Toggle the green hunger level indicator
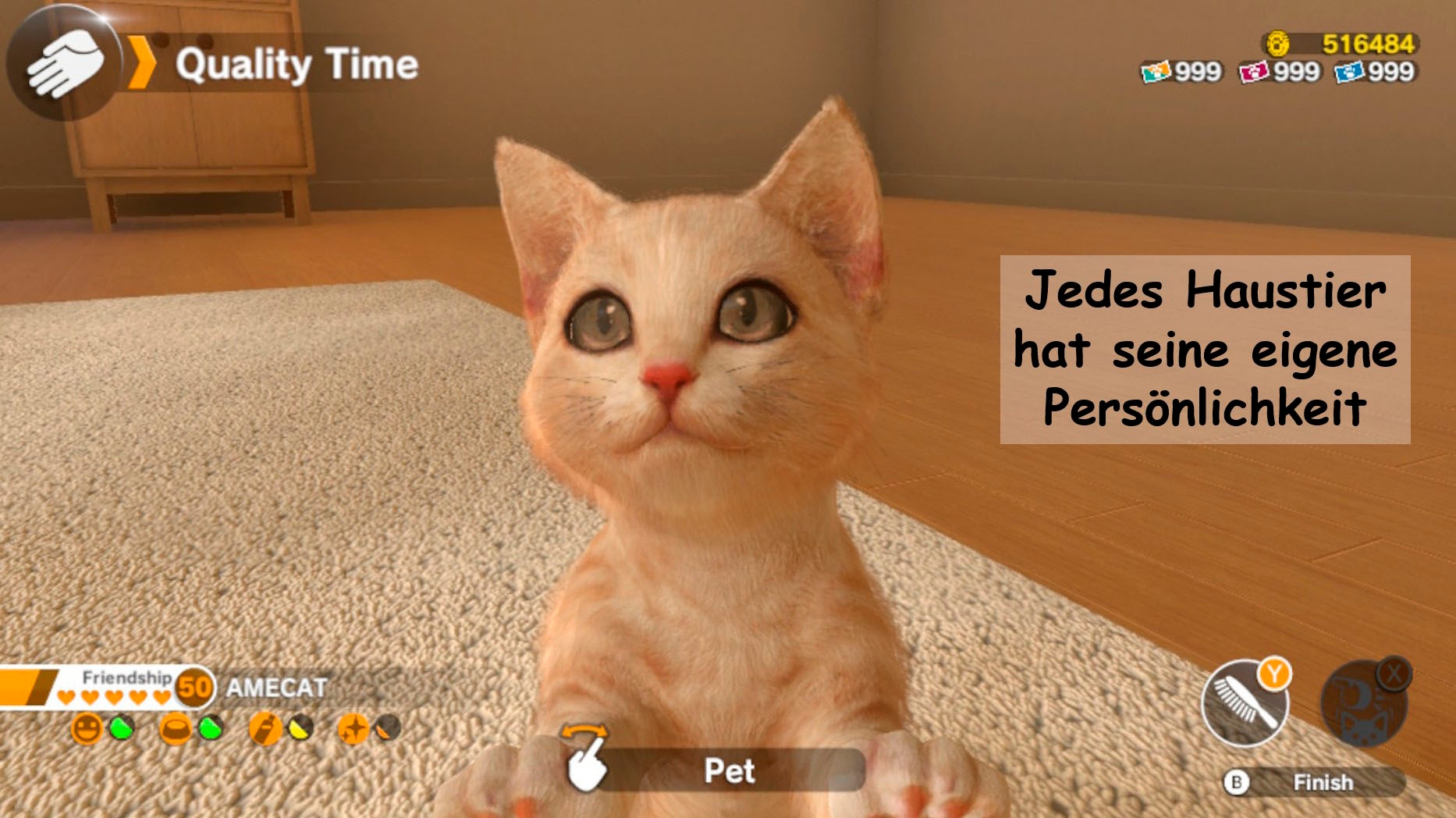 [210, 729]
